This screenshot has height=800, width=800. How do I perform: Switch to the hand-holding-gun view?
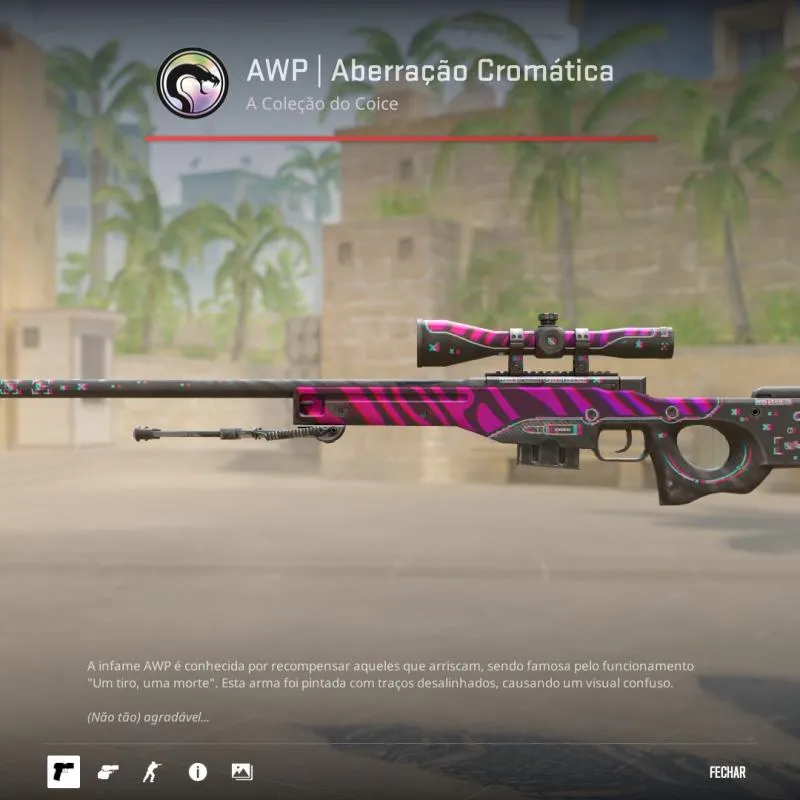108,771
